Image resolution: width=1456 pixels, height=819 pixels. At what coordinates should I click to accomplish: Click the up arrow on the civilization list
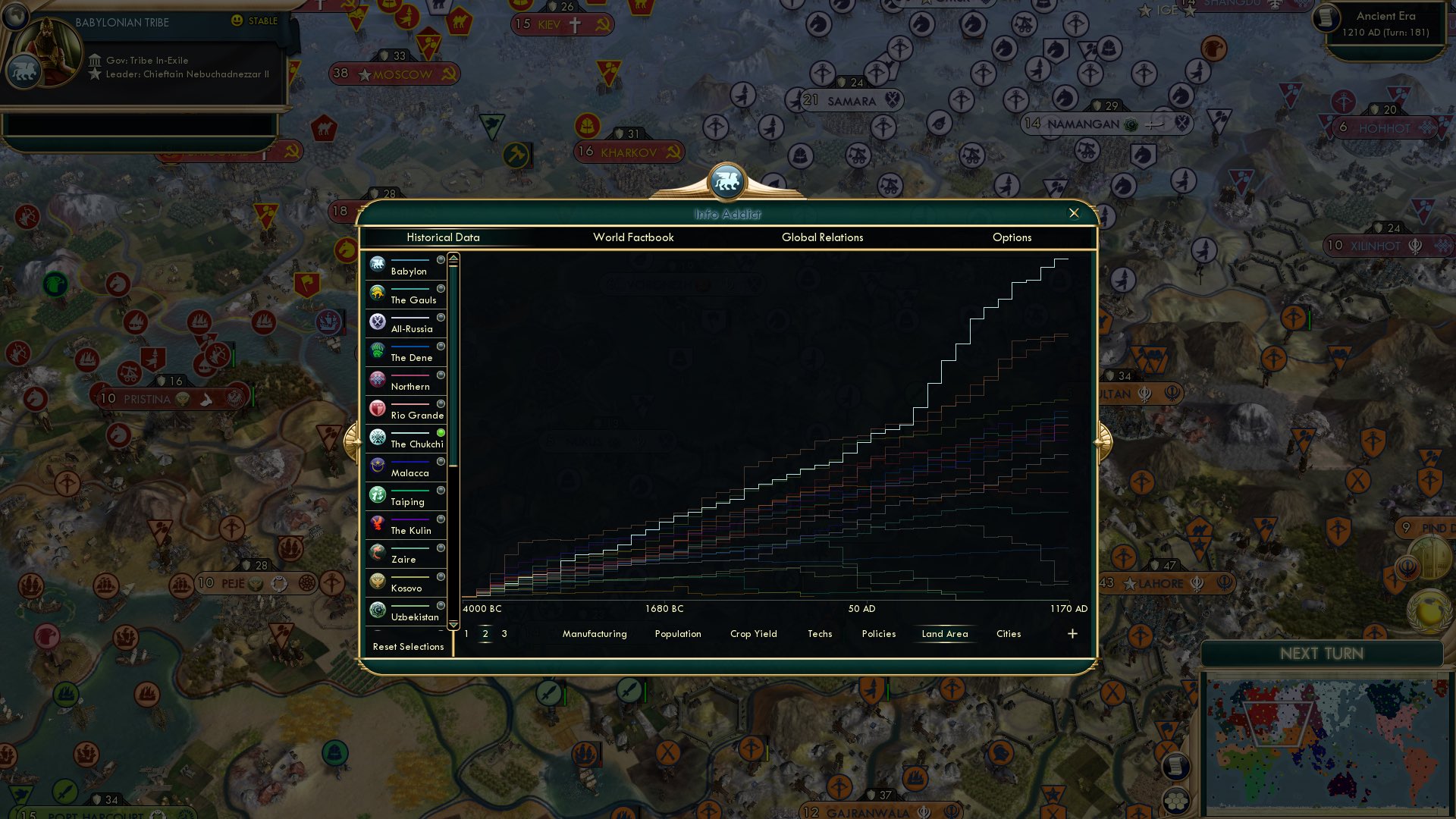[452, 258]
